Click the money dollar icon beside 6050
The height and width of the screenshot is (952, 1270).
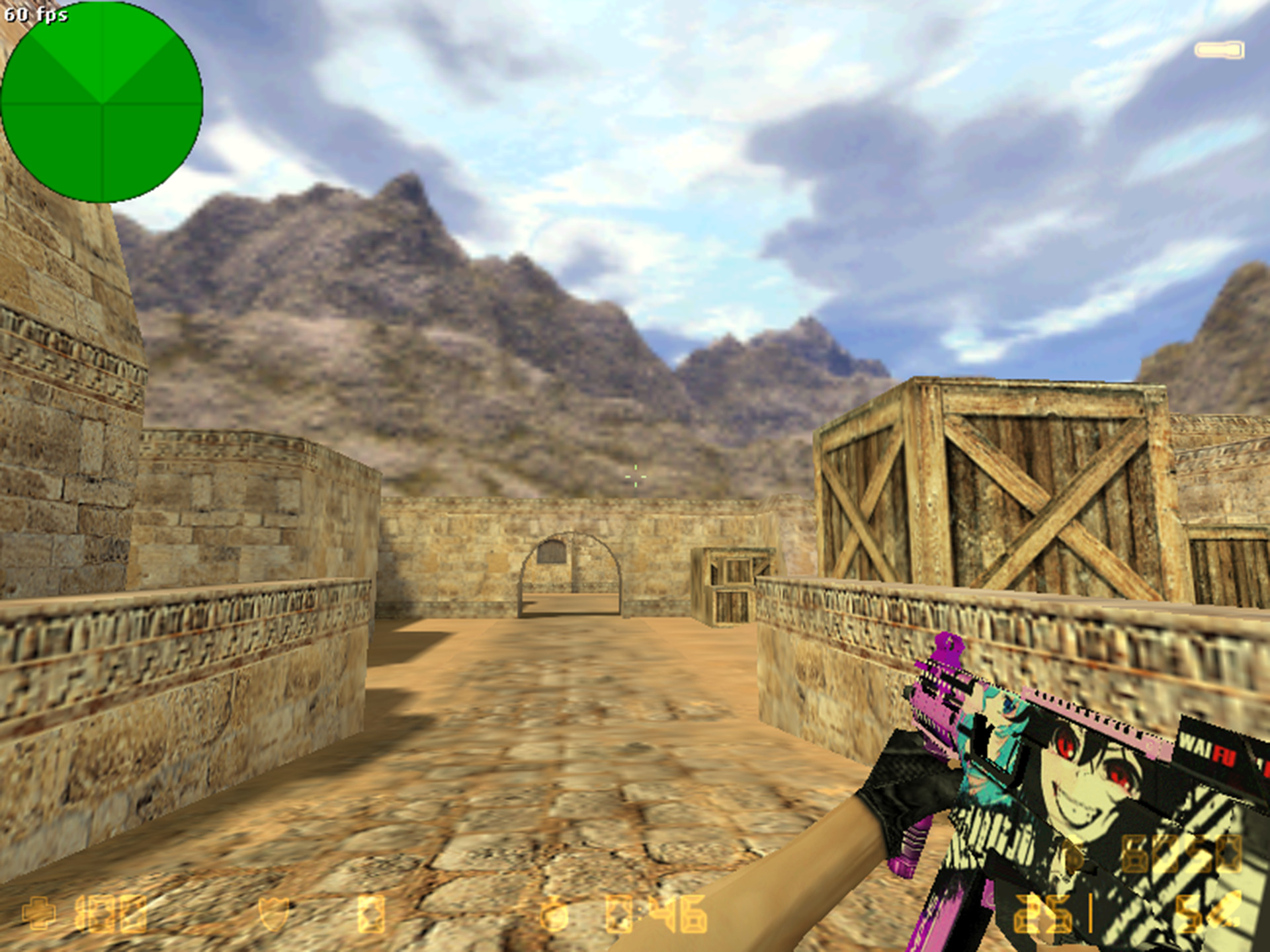(x=1075, y=856)
